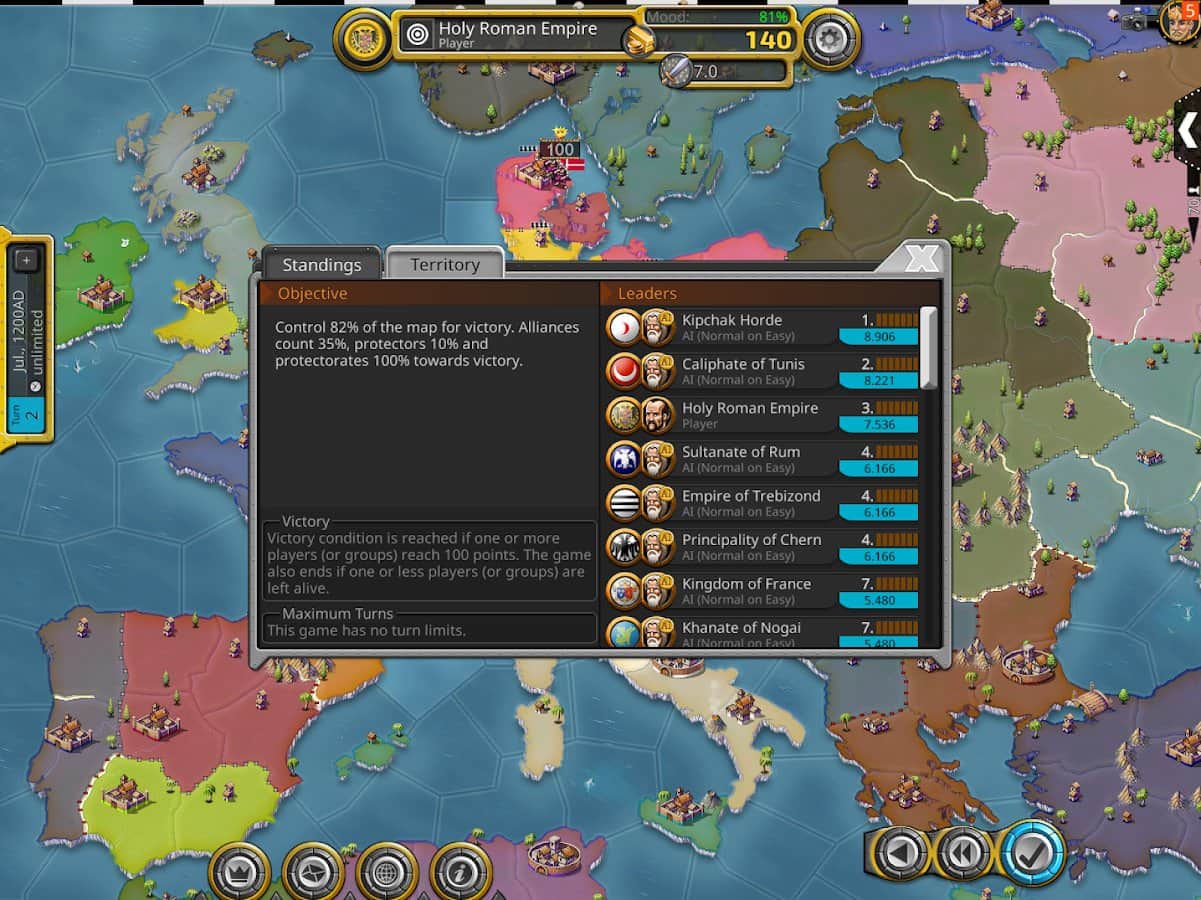Image resolution: width=1201 pixels, height=900 pixels.
Task: Open the crown icon menu
Action: 240,872
